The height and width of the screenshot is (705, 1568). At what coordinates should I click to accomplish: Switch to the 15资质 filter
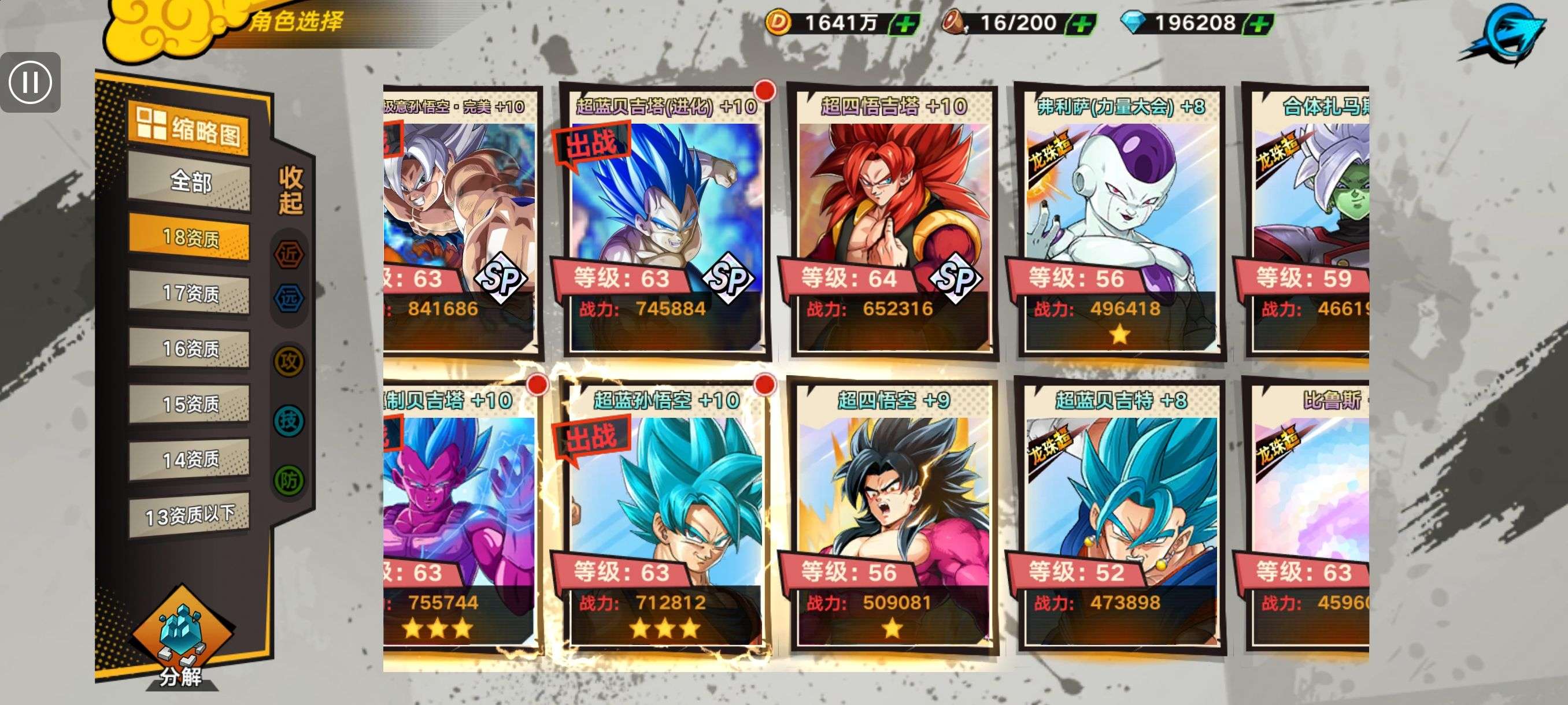189,403
